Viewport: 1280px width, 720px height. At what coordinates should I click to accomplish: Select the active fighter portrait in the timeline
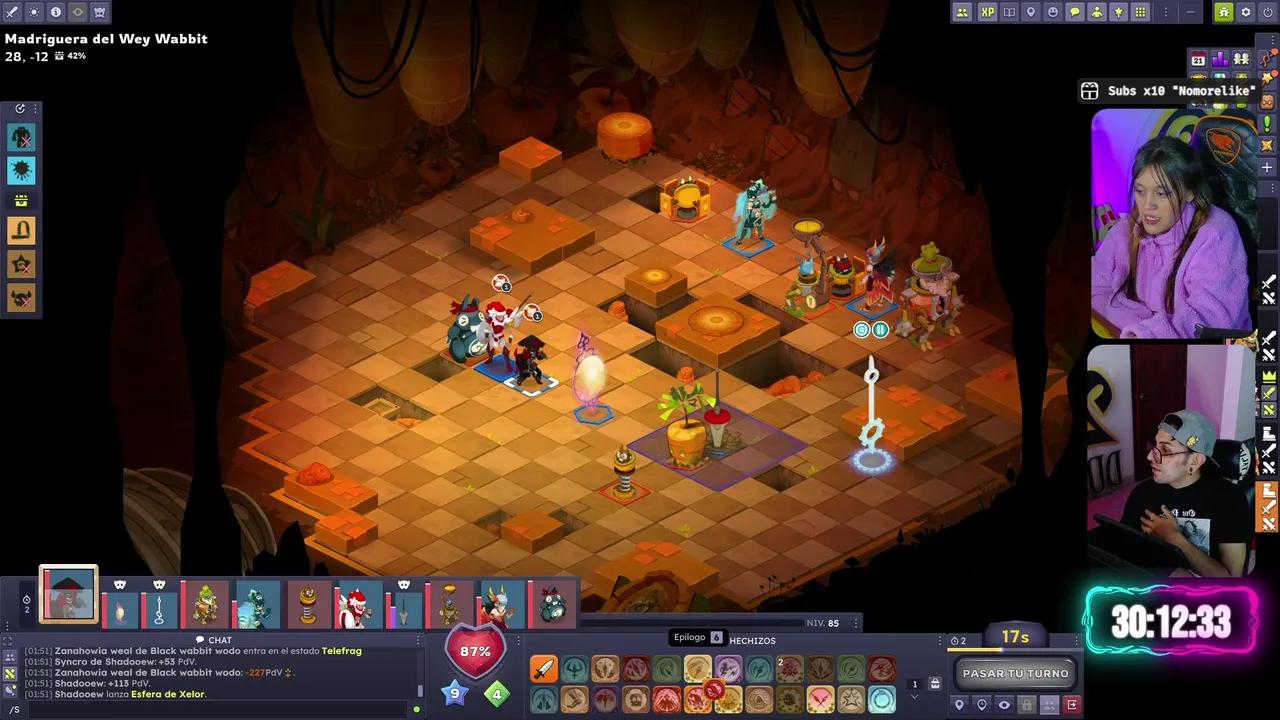click(x=69, y=595)
